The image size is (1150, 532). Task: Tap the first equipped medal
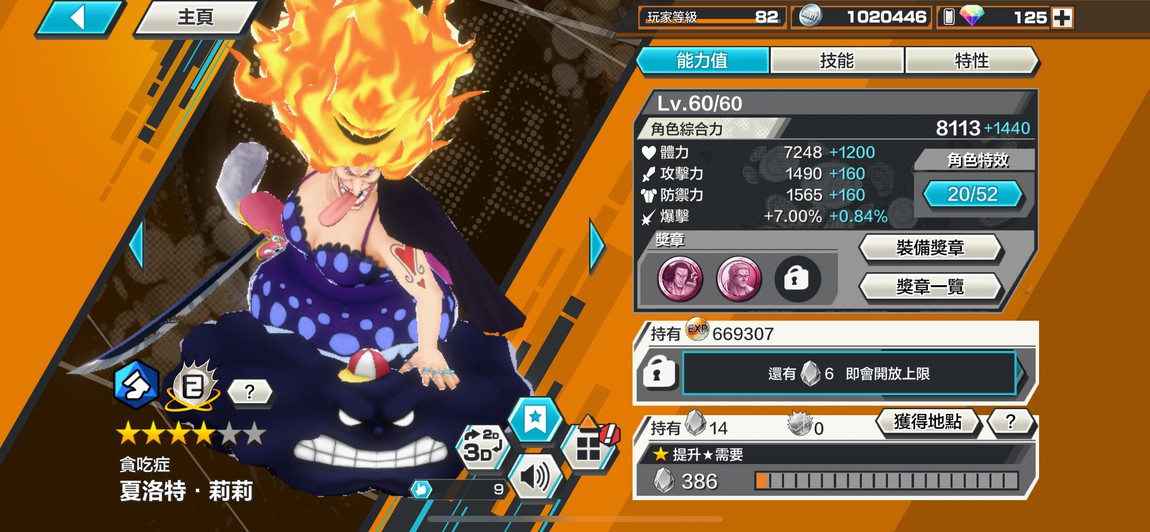pyautogui.click(x=680, y=280)
